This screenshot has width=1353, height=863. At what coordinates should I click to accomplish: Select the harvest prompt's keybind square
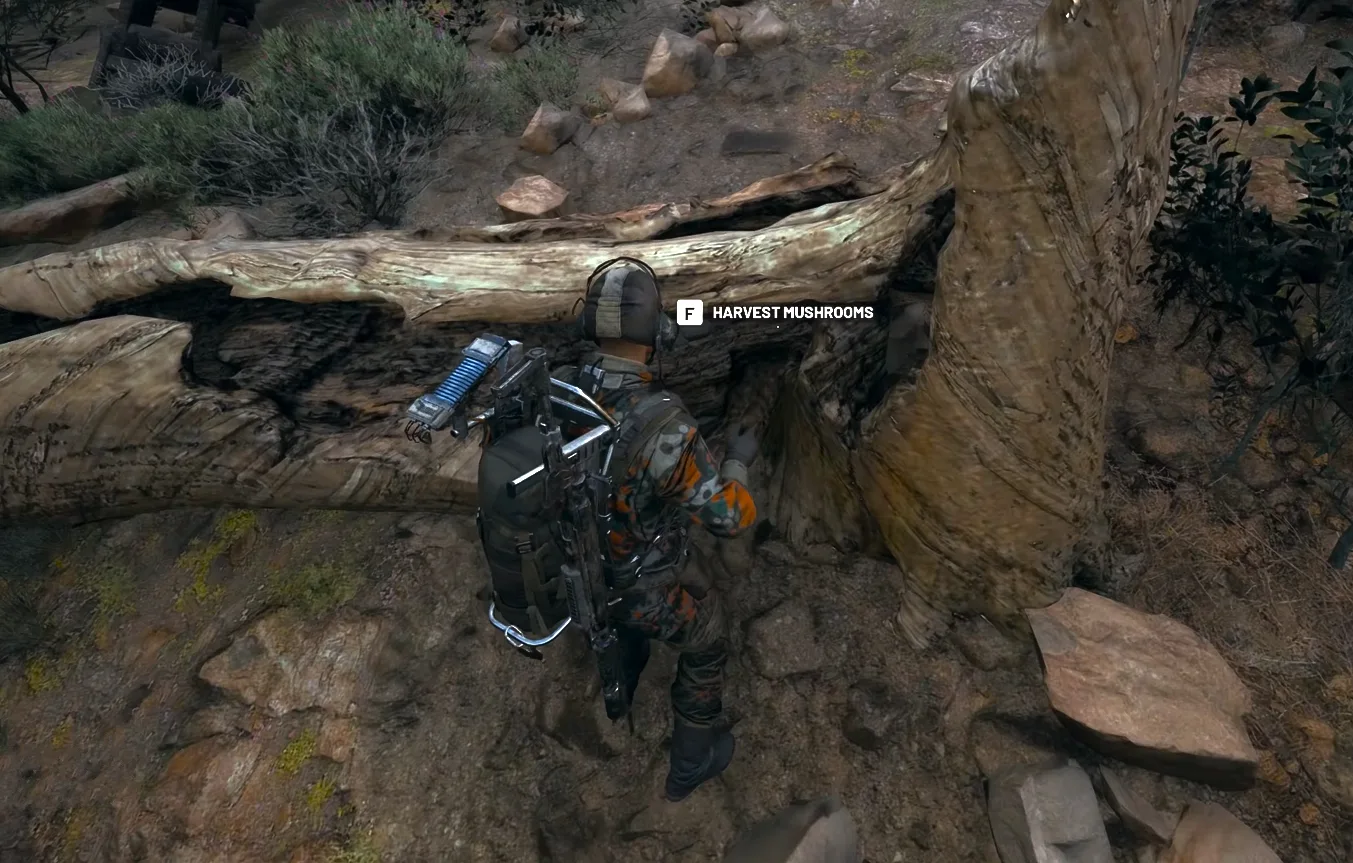coord(688,312)
